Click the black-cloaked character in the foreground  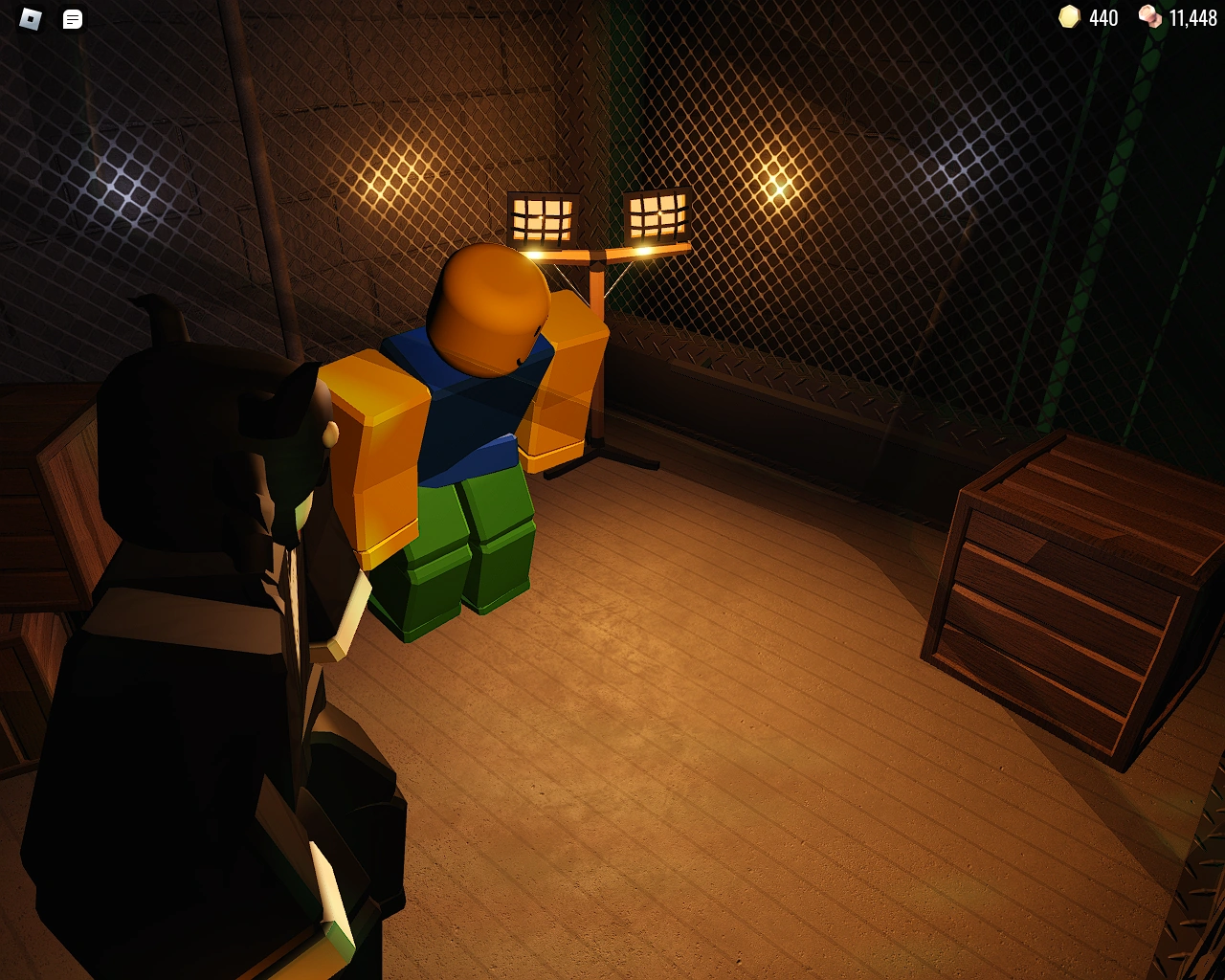[191, 622]
